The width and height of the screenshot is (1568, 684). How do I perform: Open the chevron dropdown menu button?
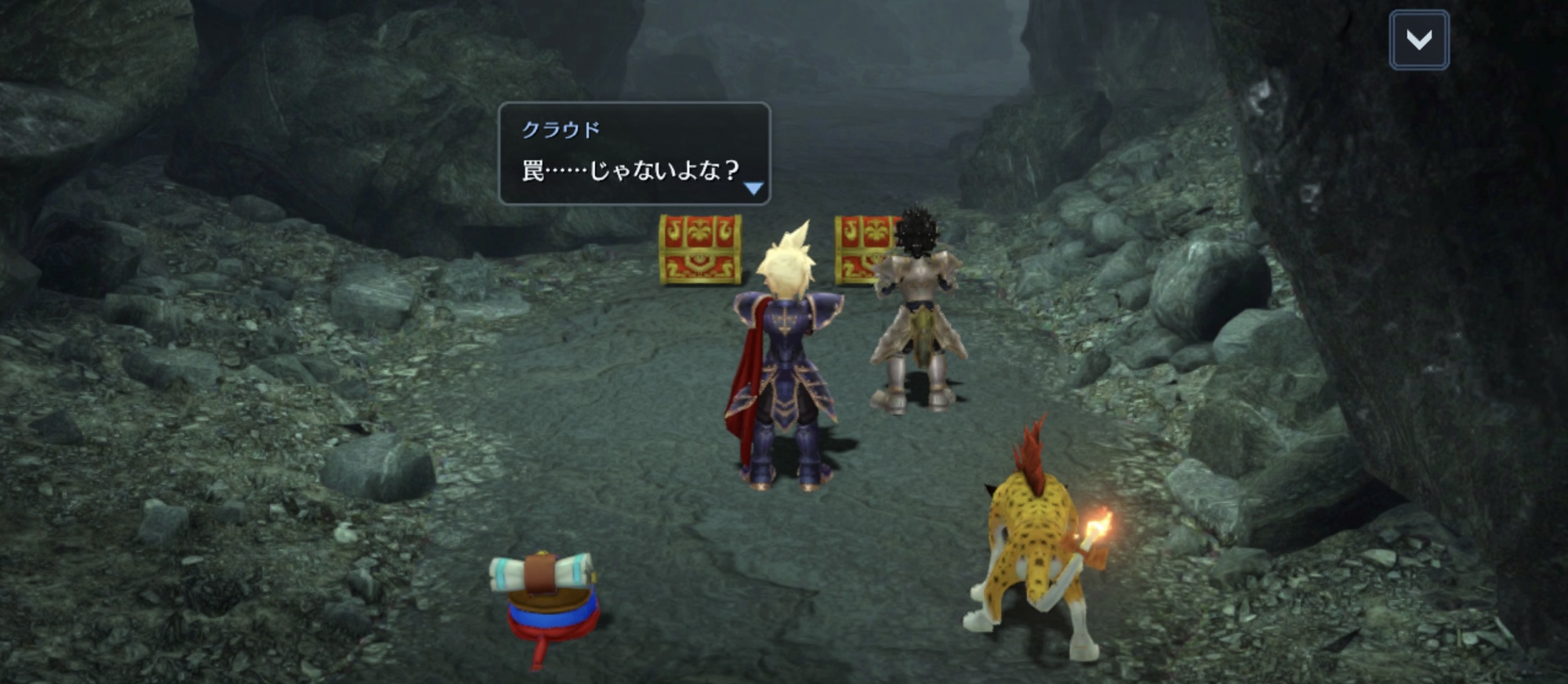[1419, 40]
